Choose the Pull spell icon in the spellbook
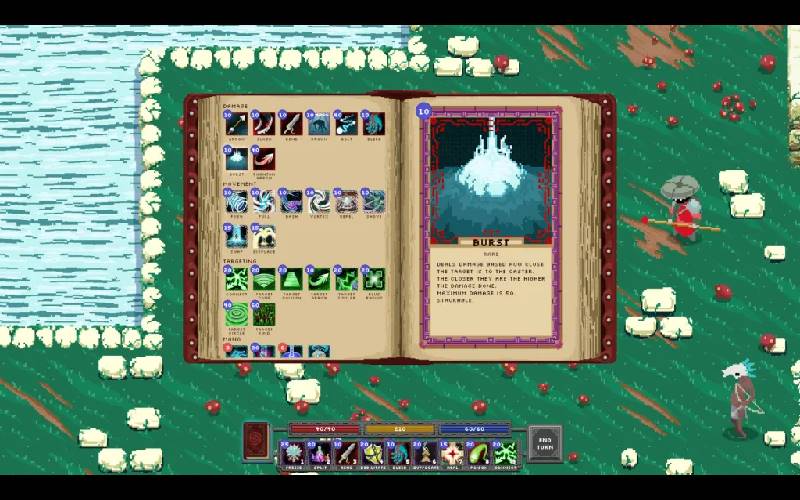This screenshot has height=500, width=800. click(x=264, y=203)
